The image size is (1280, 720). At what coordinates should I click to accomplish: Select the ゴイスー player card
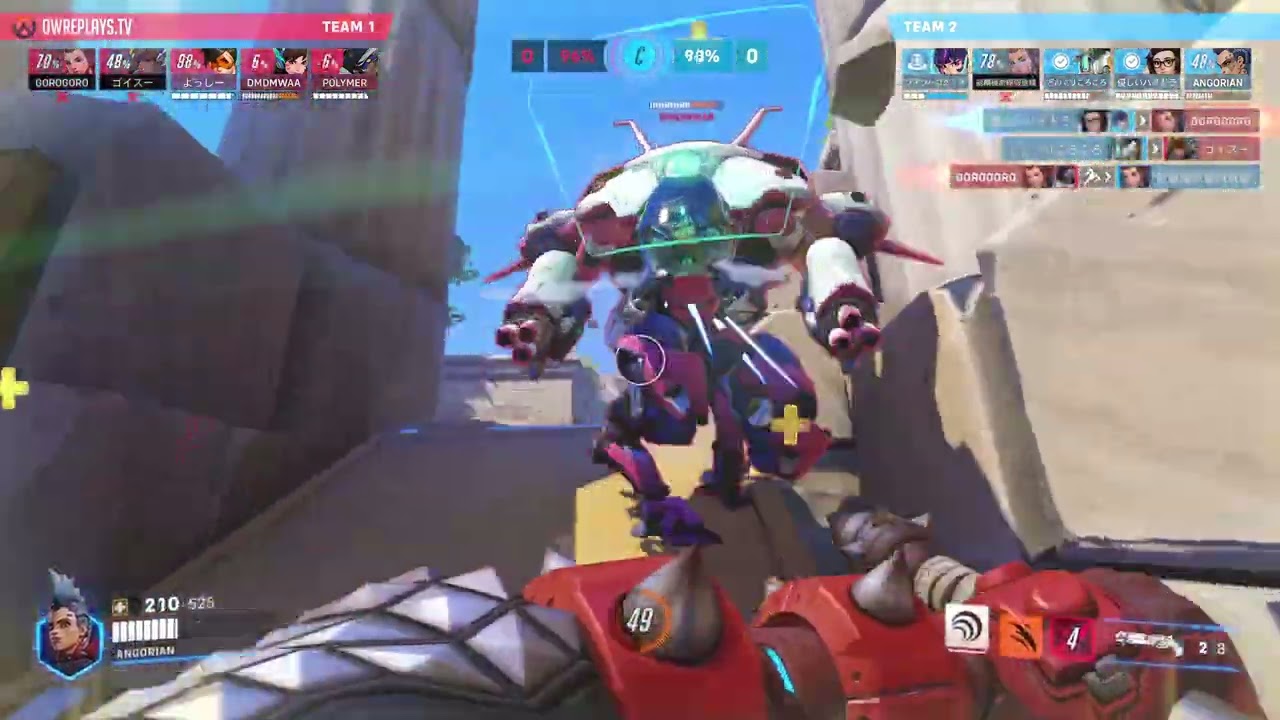[132, 70]
